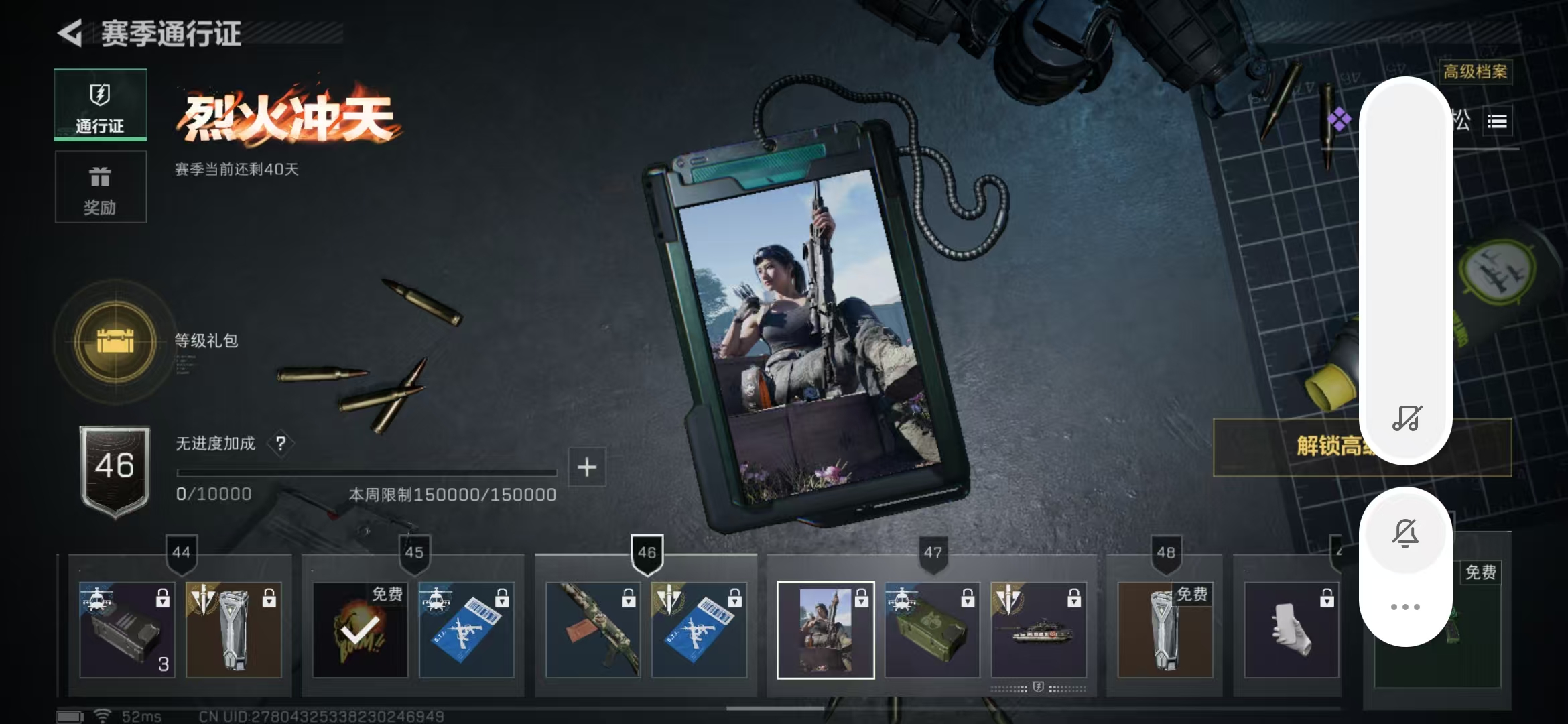Select the white glove locked reward
This screenshot has width=1568, height=724.
(x=1291, y=629)
